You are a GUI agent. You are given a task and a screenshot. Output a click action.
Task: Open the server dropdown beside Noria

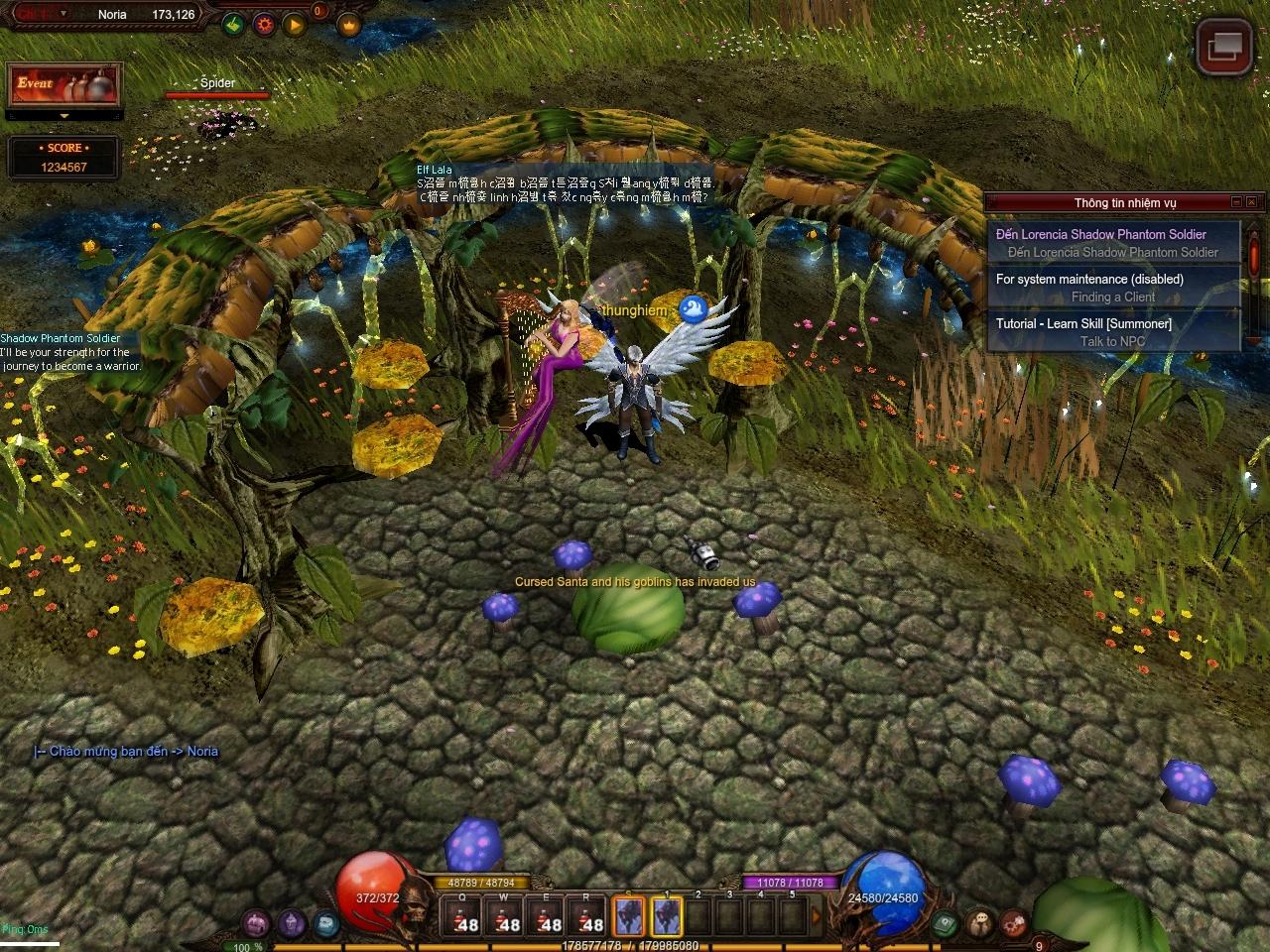[x=64, y=14]
